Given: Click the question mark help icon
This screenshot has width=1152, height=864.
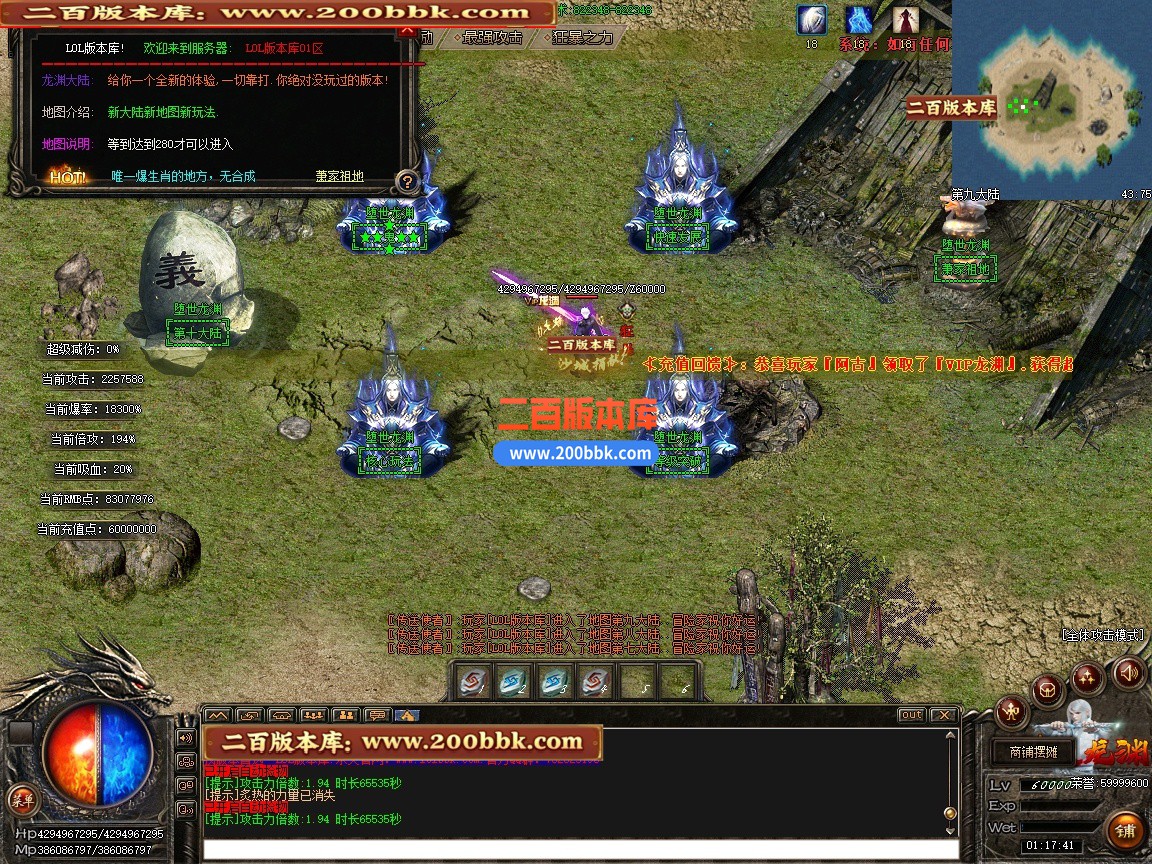Looking at the screenshot, I should (406, 181).
